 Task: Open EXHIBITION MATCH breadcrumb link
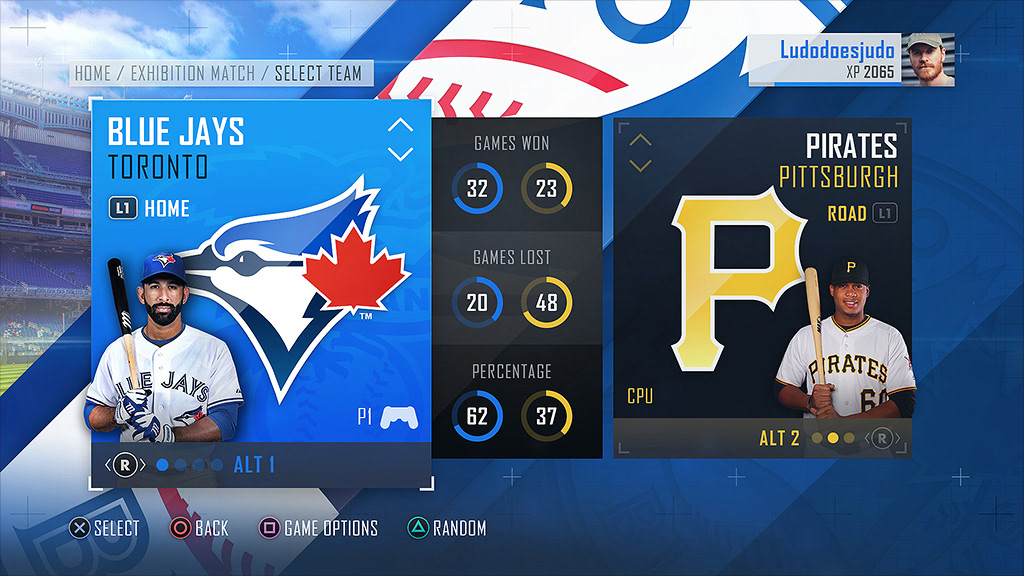click(x=193, y=74)
